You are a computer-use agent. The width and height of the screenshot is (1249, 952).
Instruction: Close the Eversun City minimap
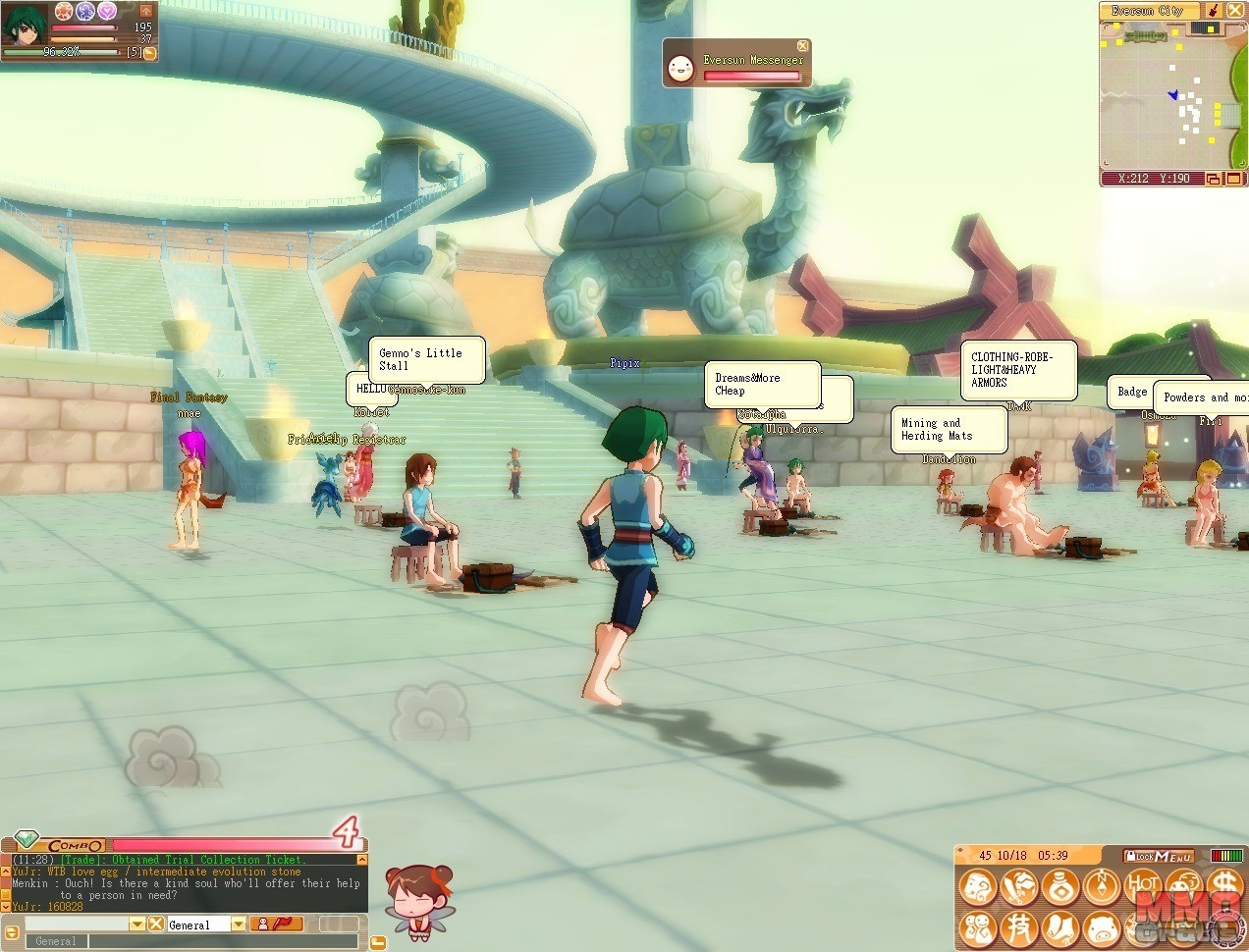coord(1233,11)
